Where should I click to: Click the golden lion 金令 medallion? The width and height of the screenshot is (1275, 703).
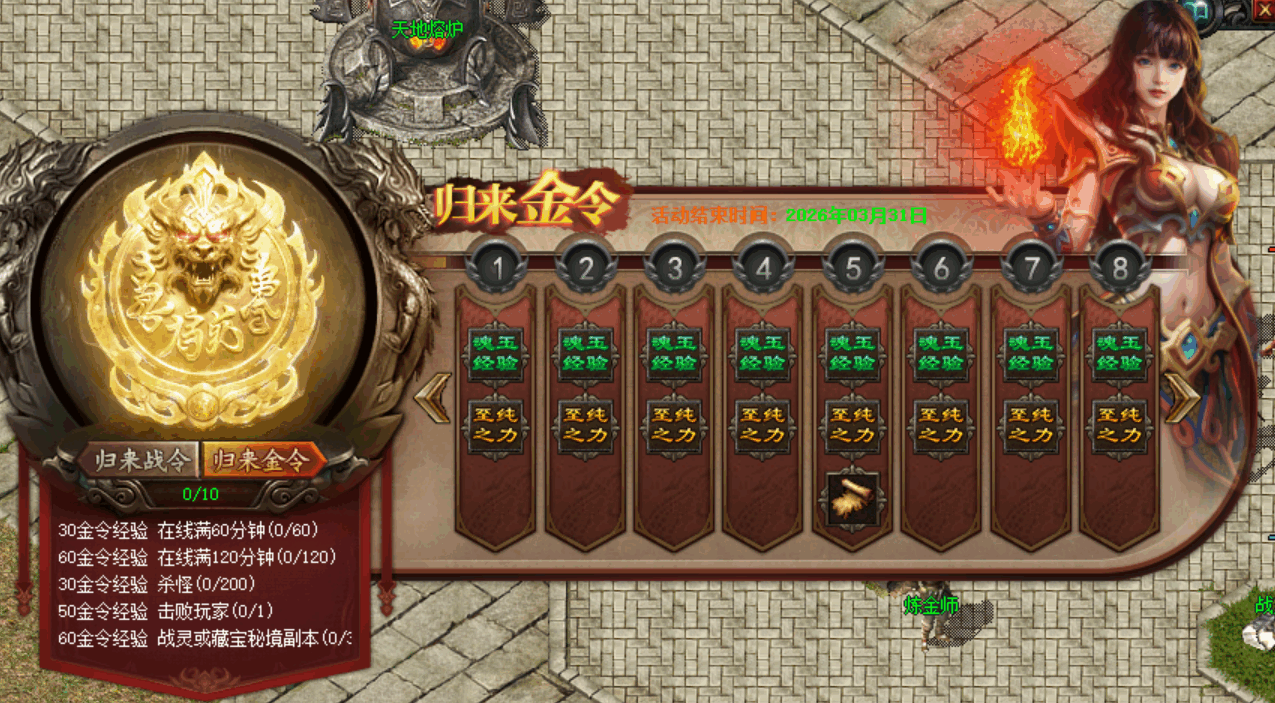coord(204,288)
